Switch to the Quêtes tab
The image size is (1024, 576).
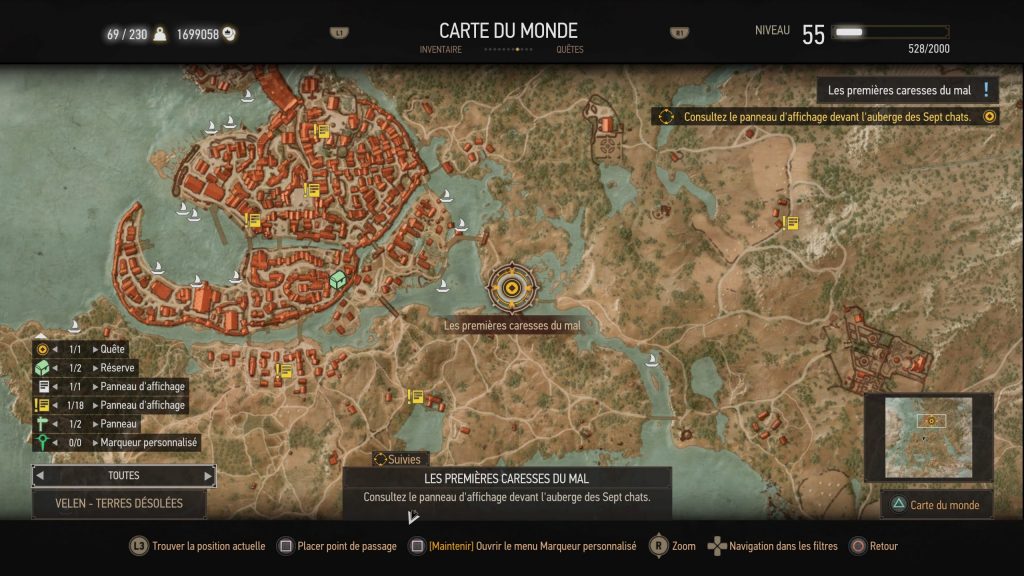569,49
